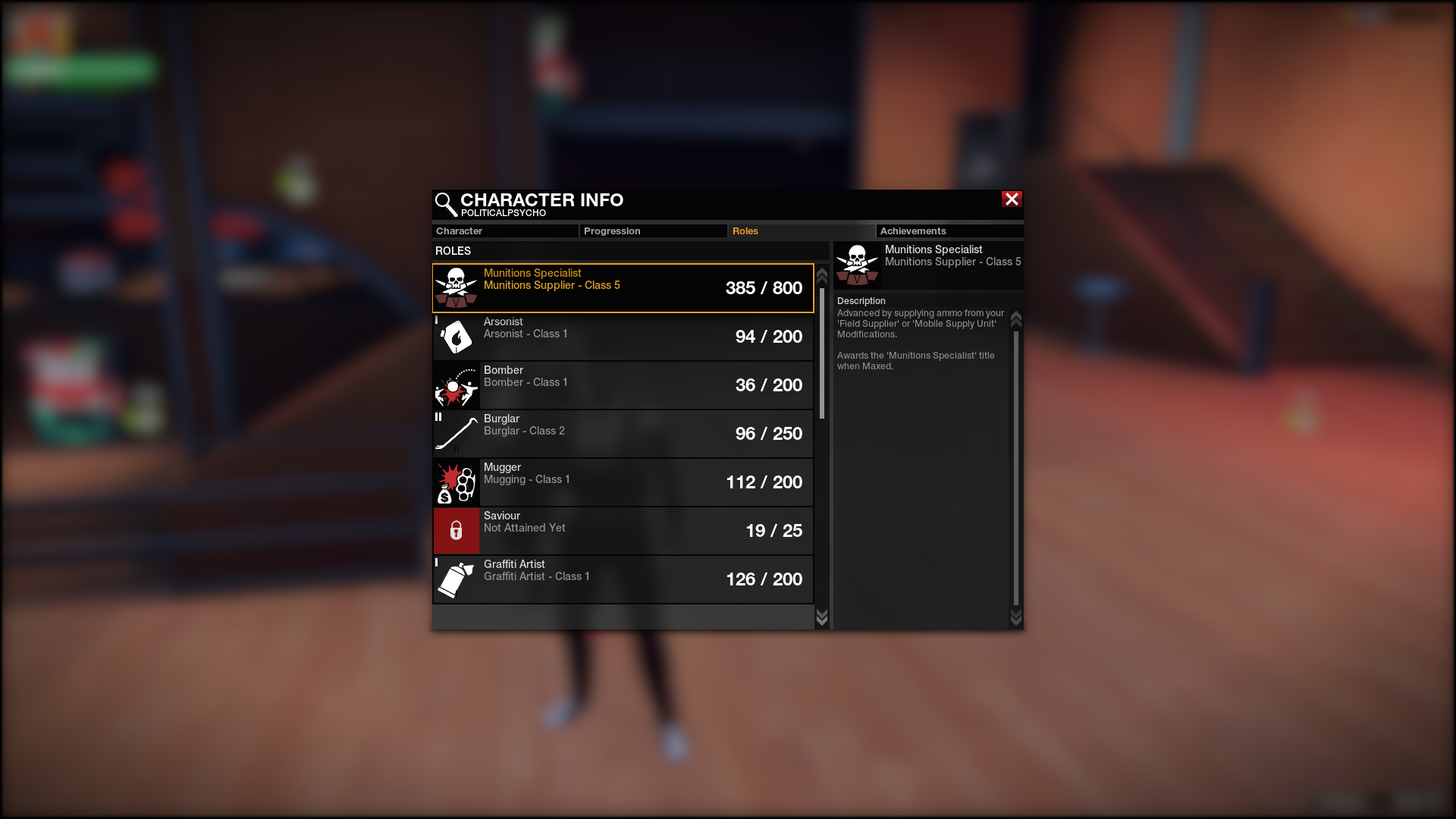
Task: Show the Achievements tab
Action: (949, 231)
